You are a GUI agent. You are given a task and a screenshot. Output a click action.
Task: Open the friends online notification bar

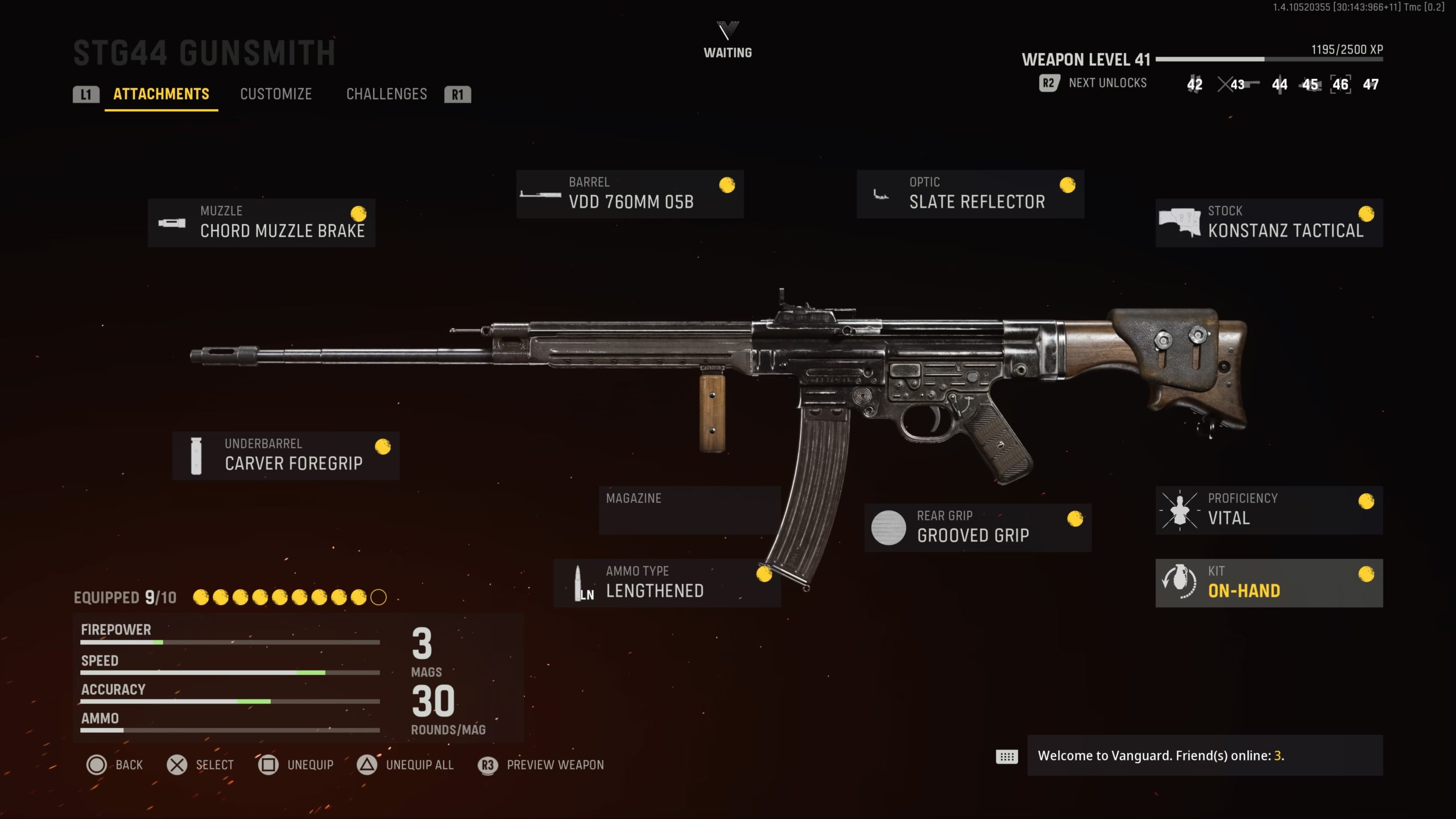(1205, 755)
